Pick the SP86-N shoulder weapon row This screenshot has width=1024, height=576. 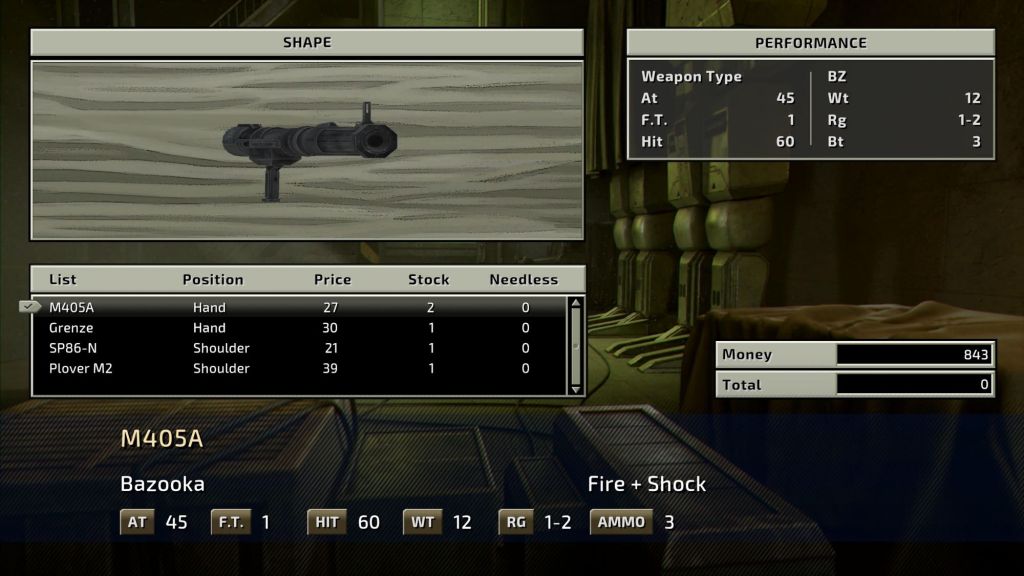pos(300,348)
